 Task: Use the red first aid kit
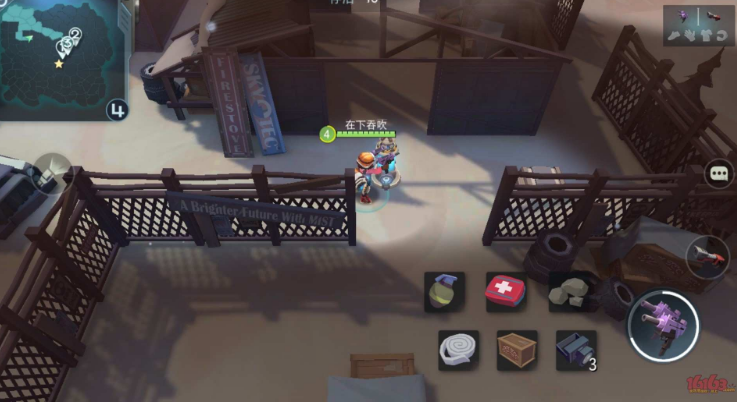pyautogui.click(x=506, y=291)
